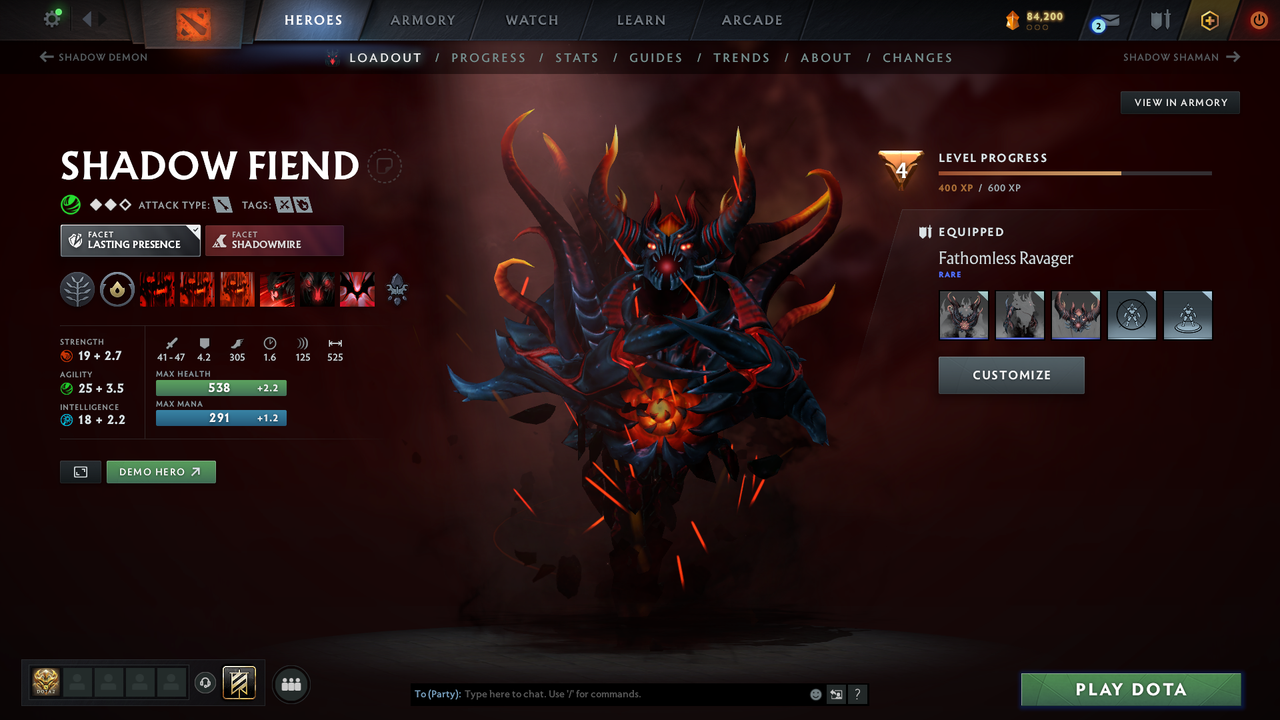Switch to the STATS tab
Viewport: 1280px width, 720px height.
pyautogui.click(x=577, y=57)
